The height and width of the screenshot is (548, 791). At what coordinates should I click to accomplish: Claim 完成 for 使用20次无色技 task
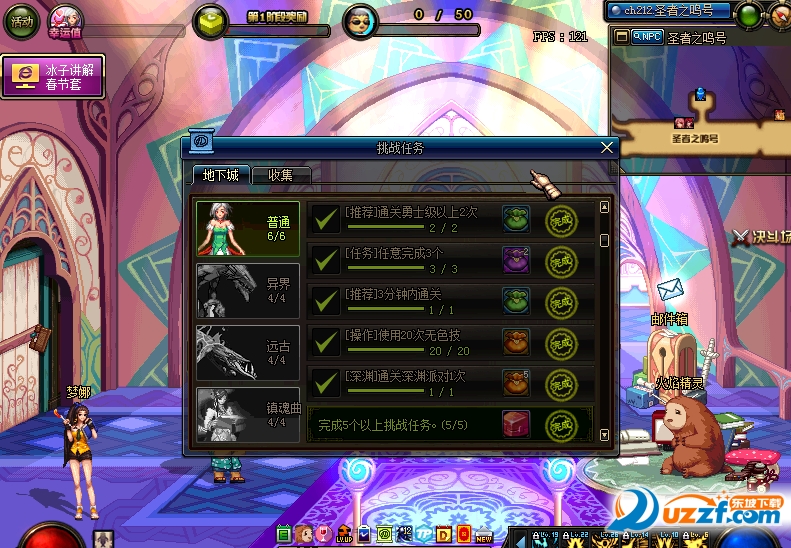[561, 342]
